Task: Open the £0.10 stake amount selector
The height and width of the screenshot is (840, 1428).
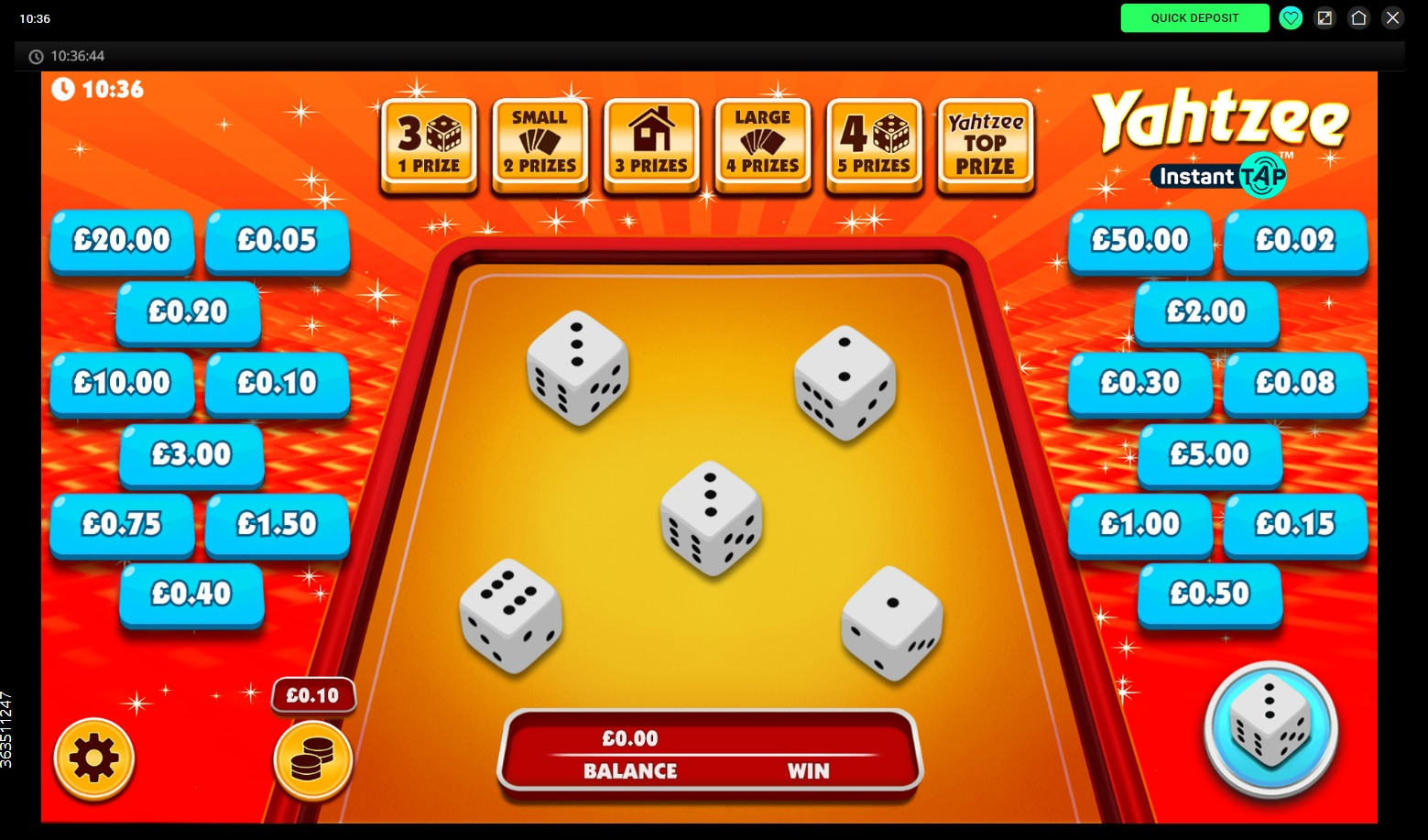Action: pos(313,694)
